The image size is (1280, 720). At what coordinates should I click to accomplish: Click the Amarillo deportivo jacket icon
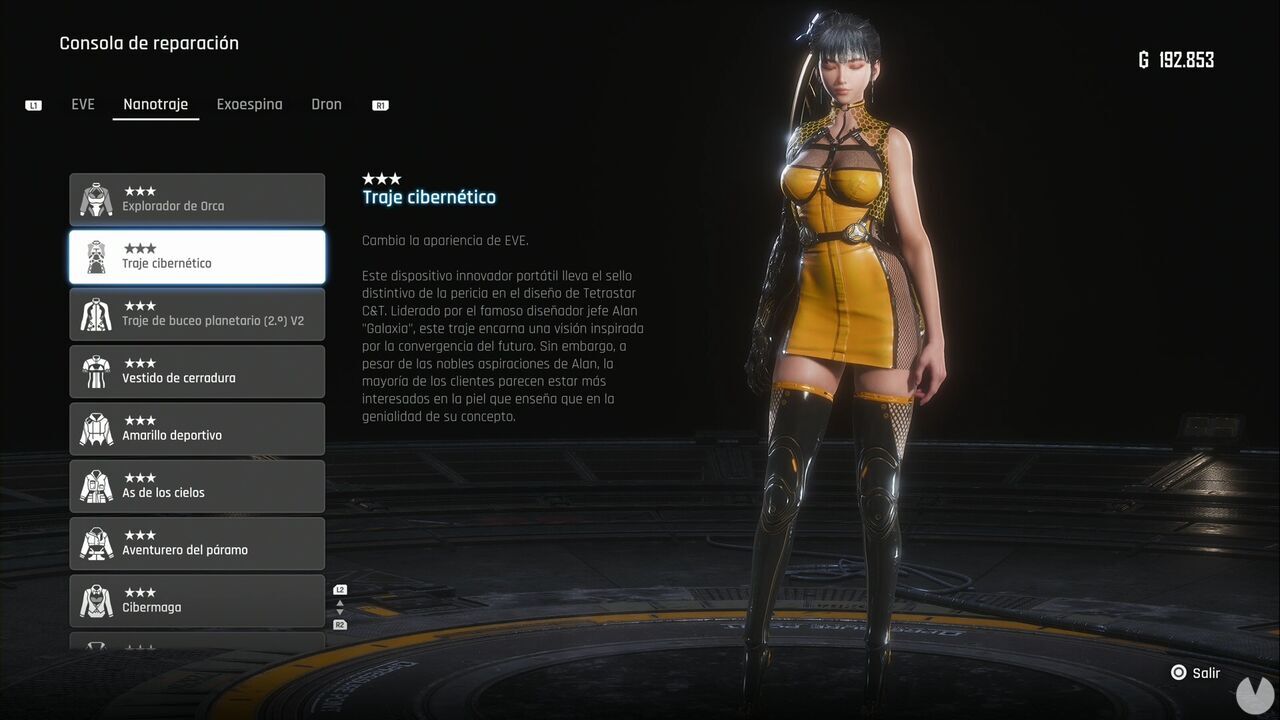(95, 428)
